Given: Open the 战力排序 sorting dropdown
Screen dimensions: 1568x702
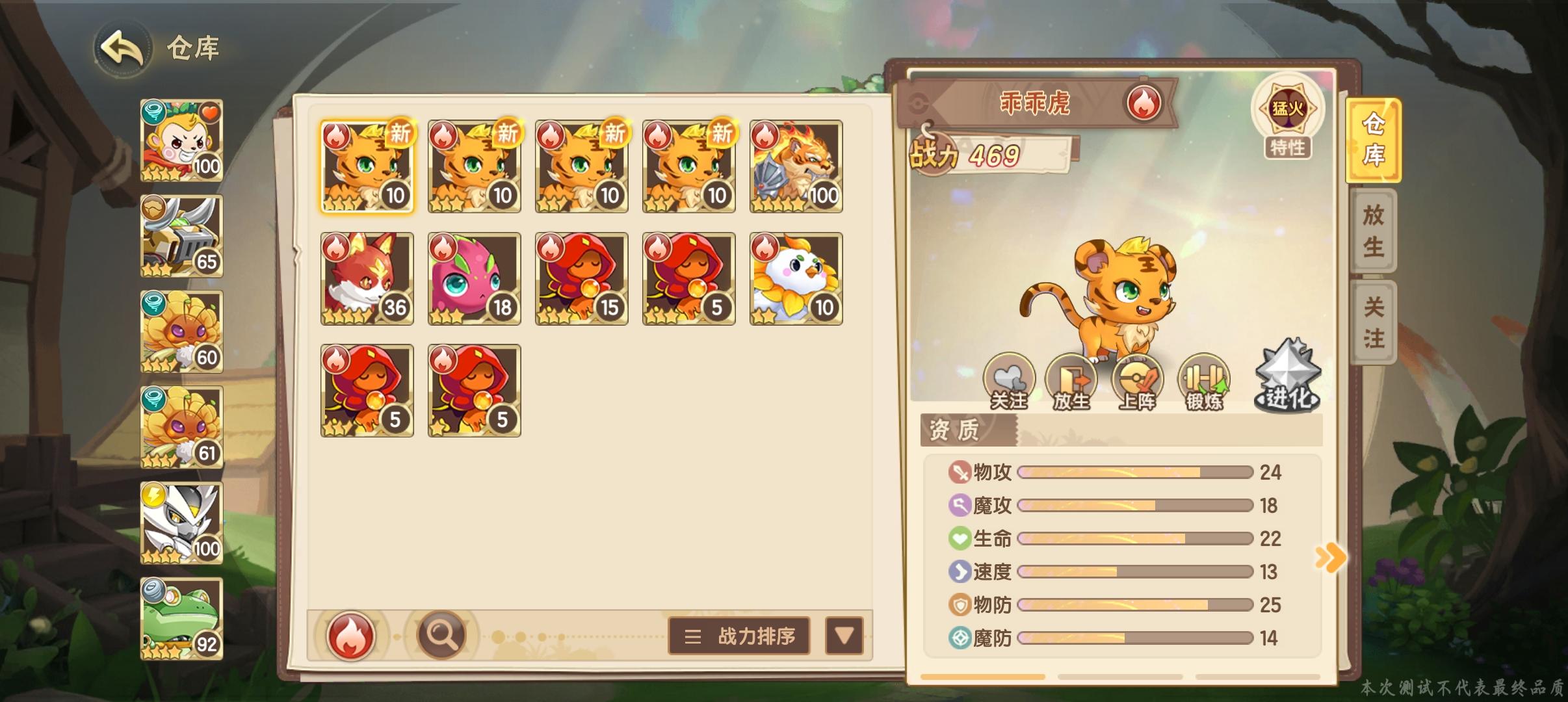Looking at the screenshot, I should point(738,636).
